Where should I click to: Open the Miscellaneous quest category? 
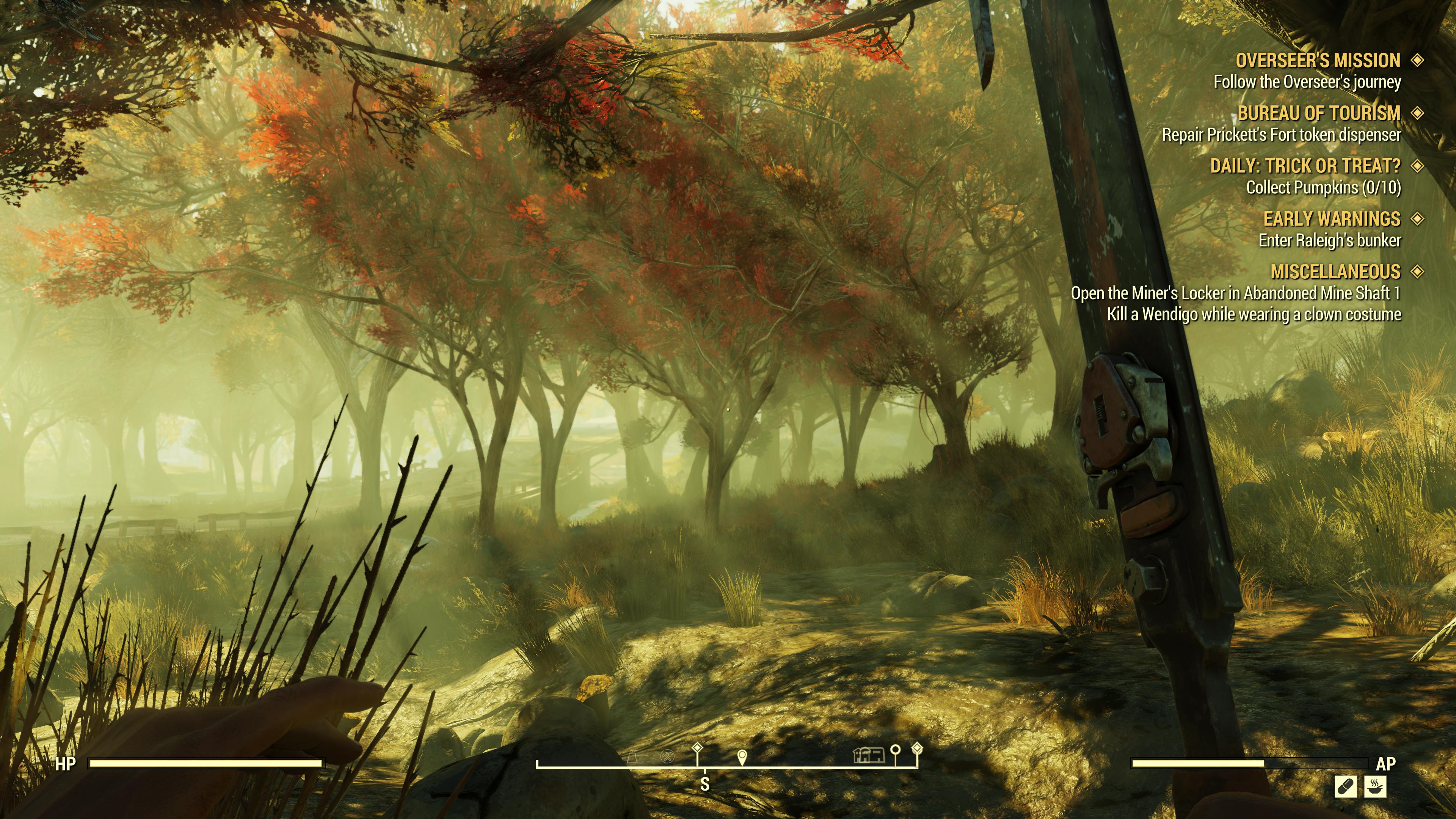click(1335, 272)
